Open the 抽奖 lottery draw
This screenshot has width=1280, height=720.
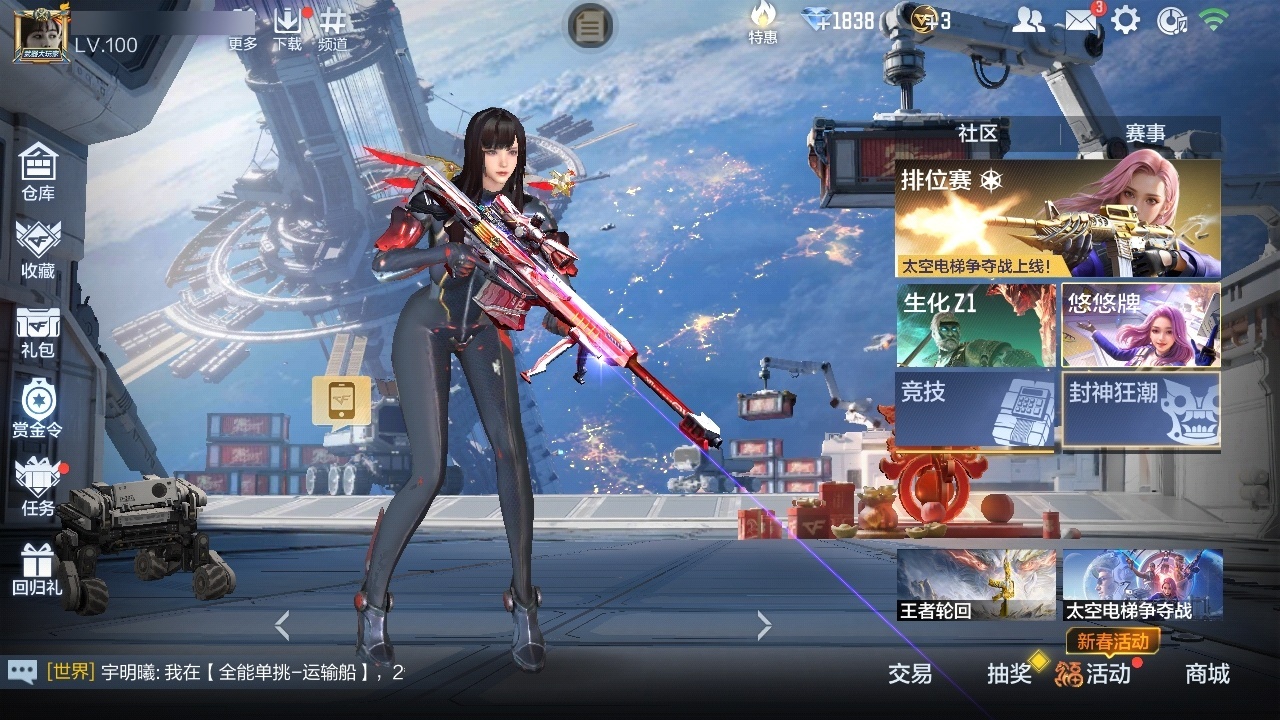pyautogui.click(x=1010, y=675)
